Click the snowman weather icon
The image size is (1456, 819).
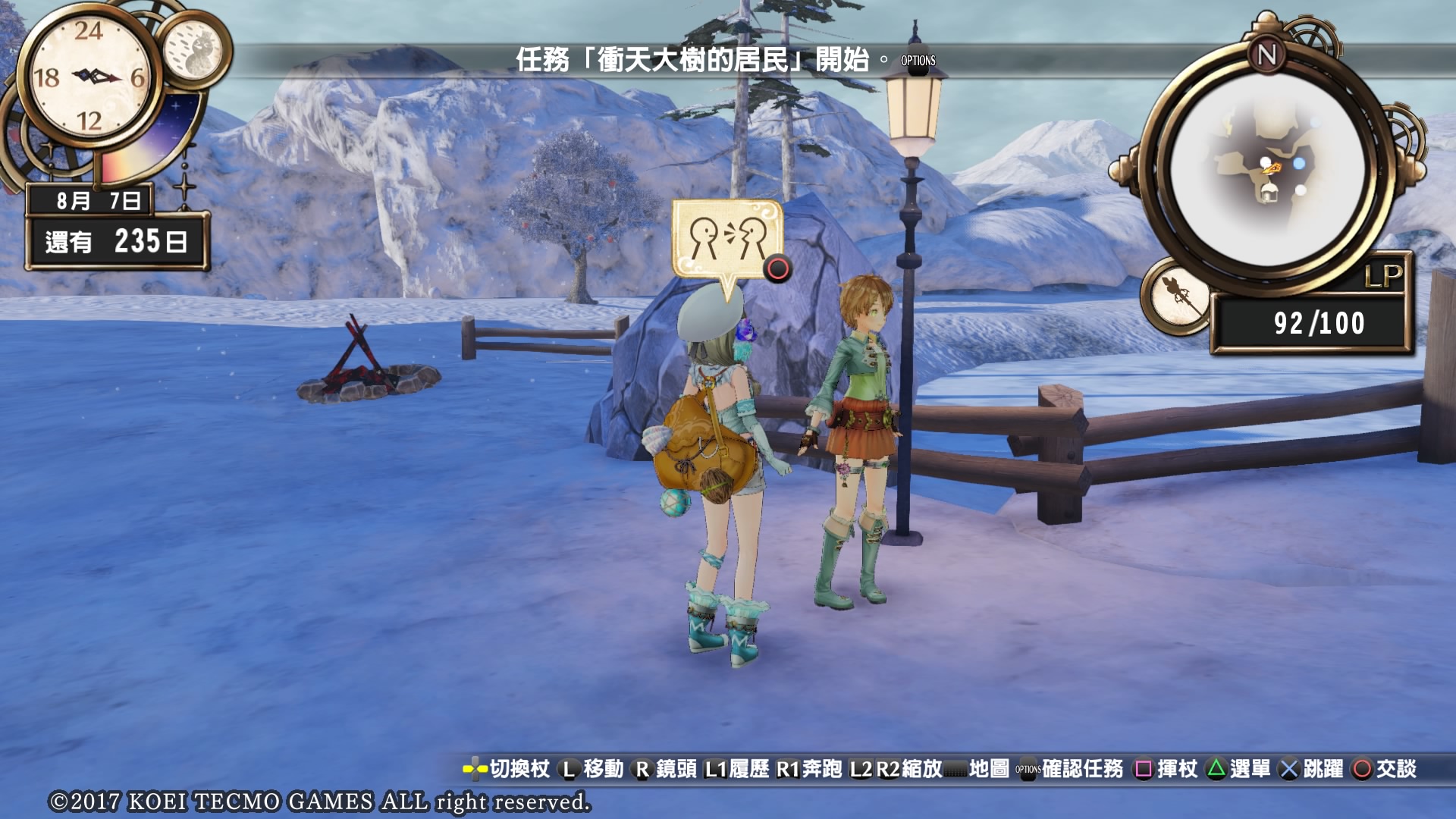pos(195,51)
